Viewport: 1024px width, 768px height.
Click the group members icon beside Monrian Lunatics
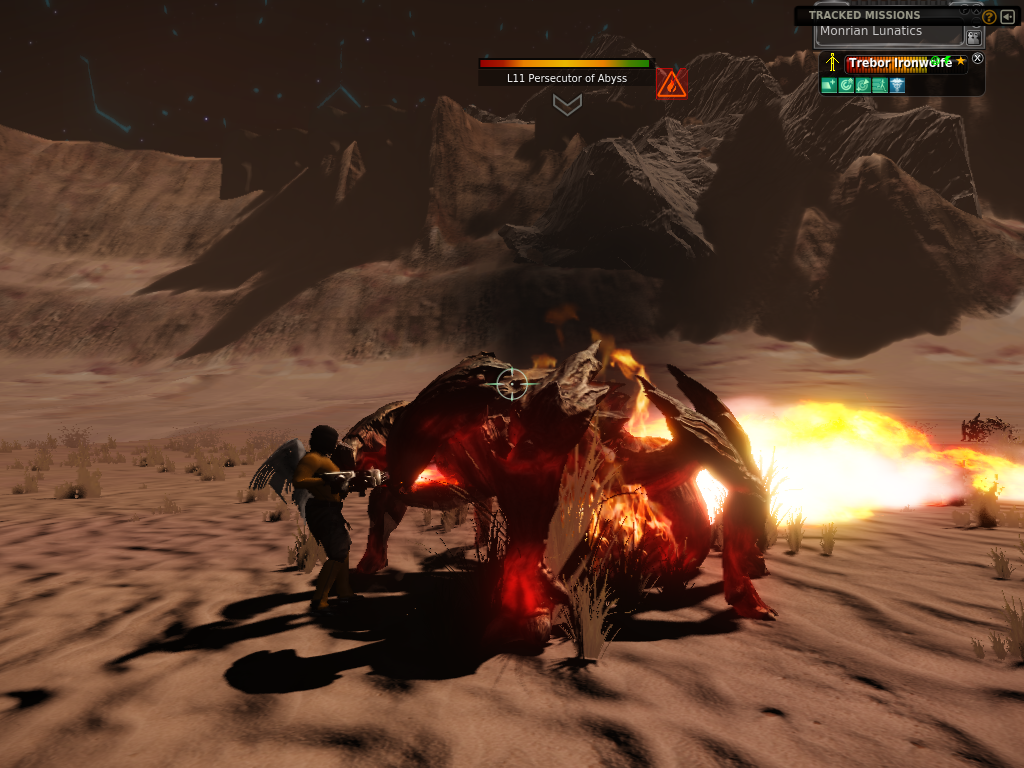click(973, 37)
